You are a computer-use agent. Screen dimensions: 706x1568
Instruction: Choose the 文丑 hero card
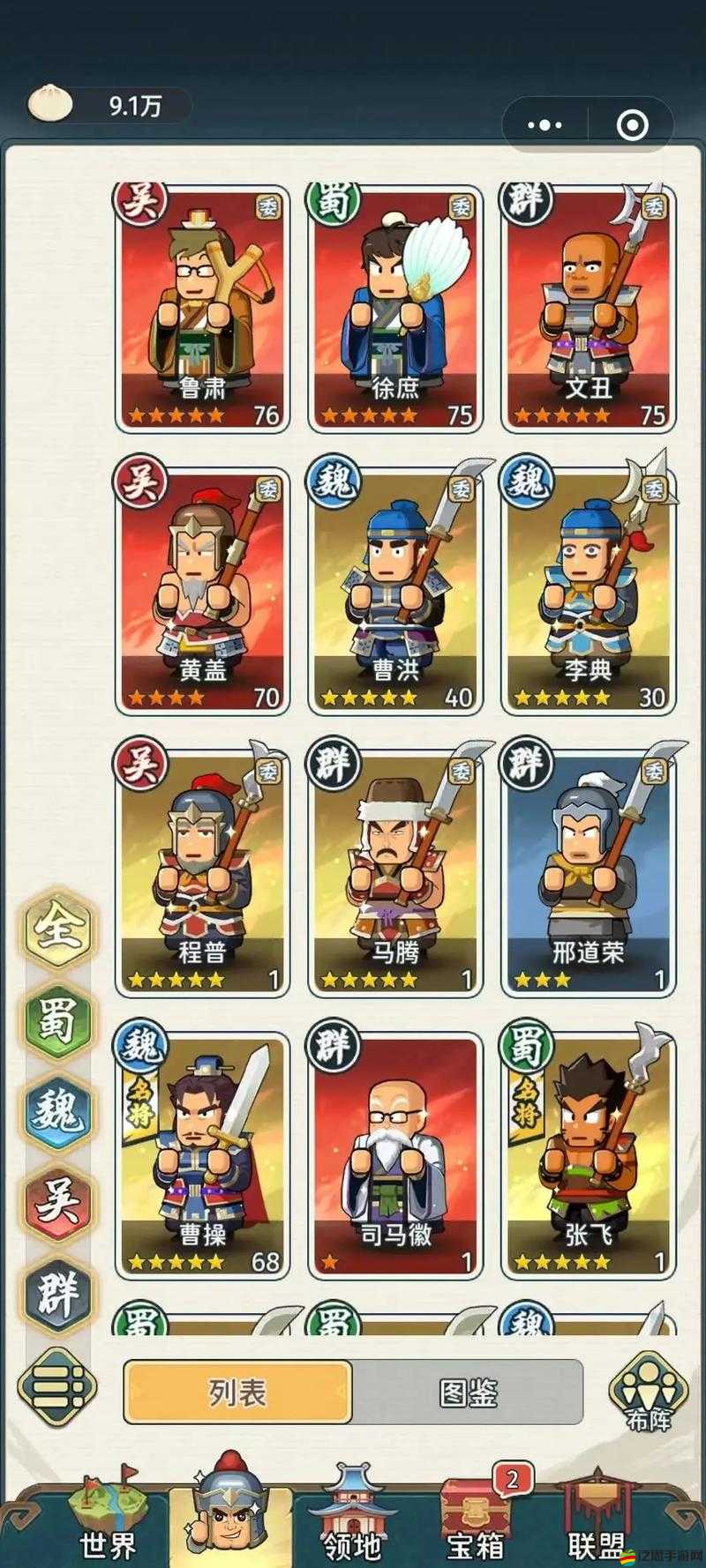coord(589,309)
